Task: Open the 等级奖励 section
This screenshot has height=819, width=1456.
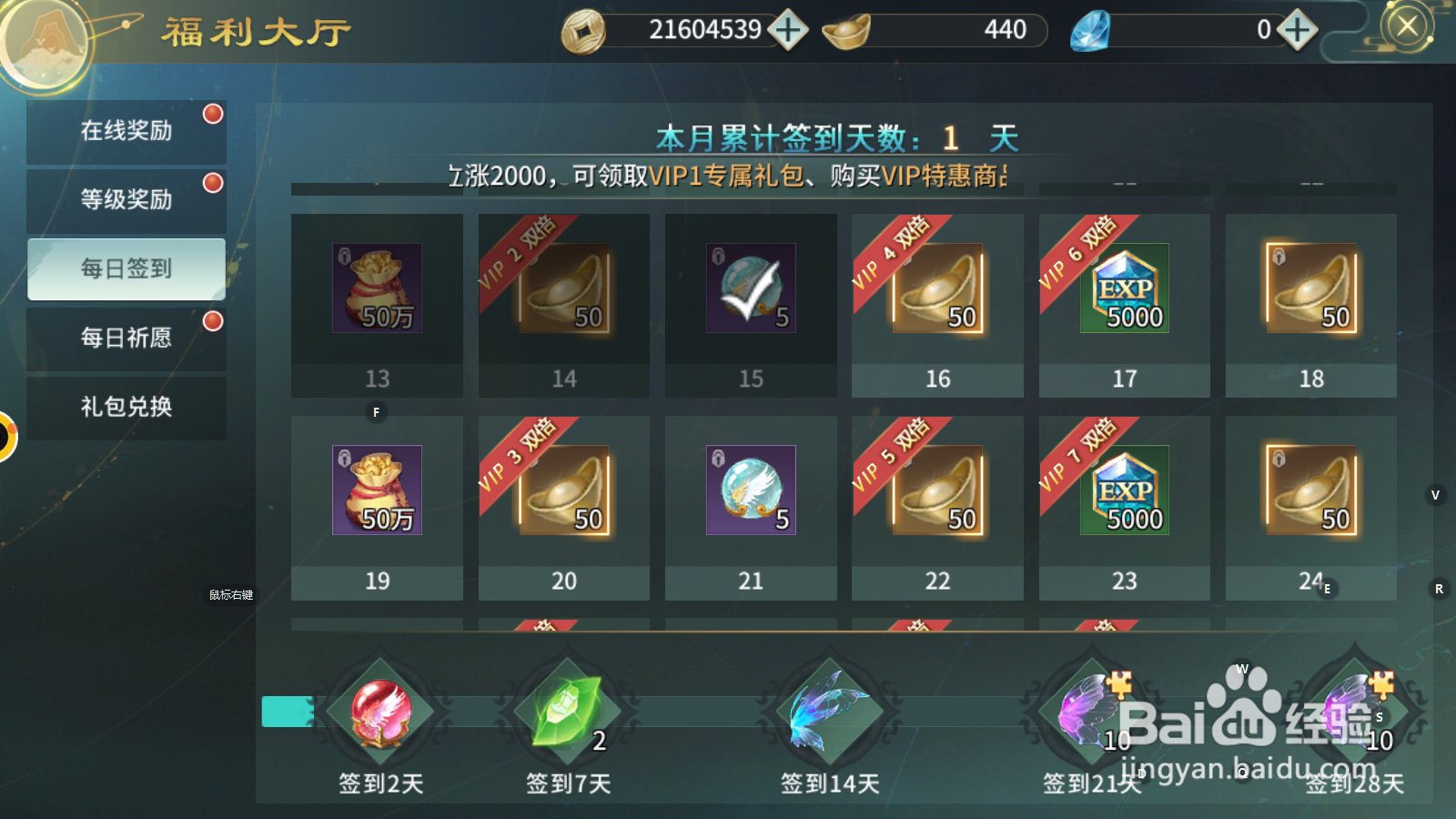Action: 126,199
